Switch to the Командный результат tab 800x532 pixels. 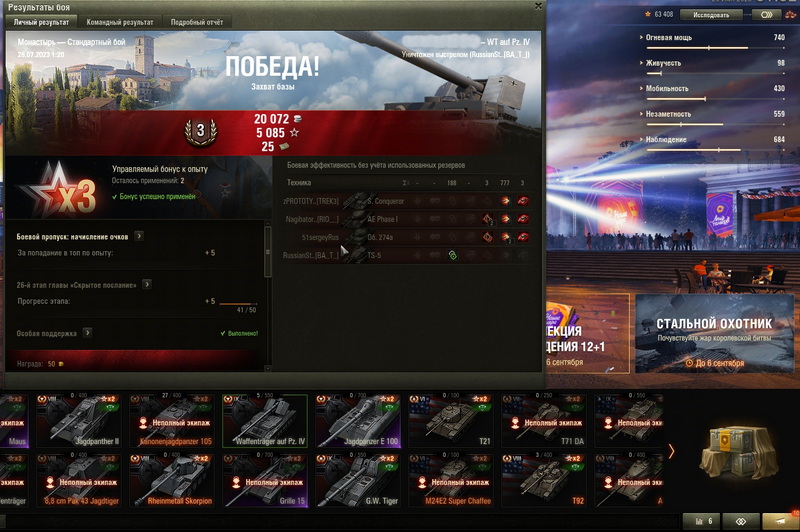[x=120, y=22]
